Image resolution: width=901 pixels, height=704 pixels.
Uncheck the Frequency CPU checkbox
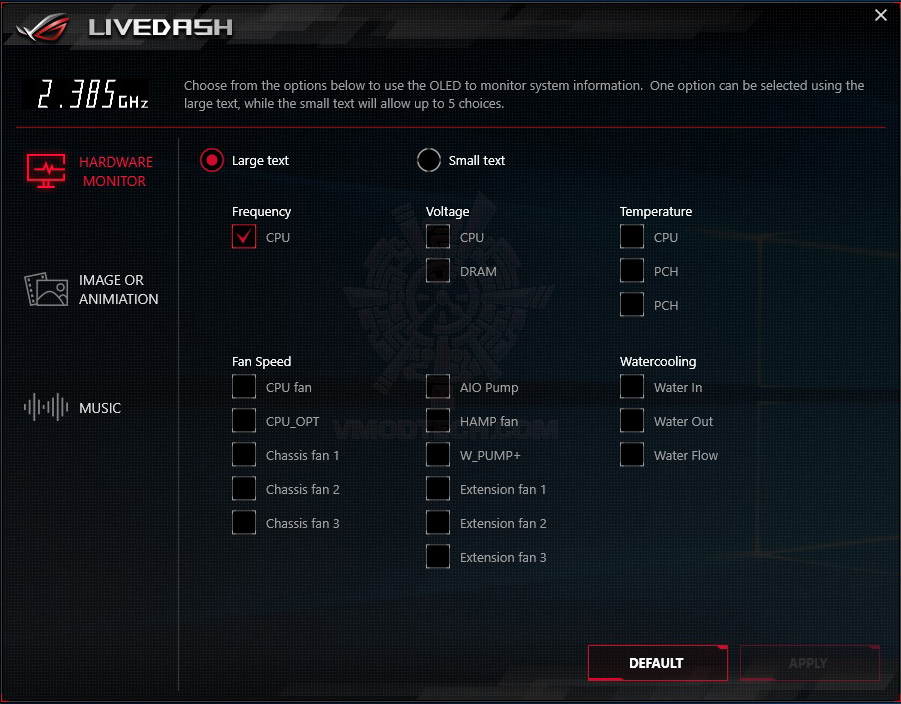click(x=245, y=237)
